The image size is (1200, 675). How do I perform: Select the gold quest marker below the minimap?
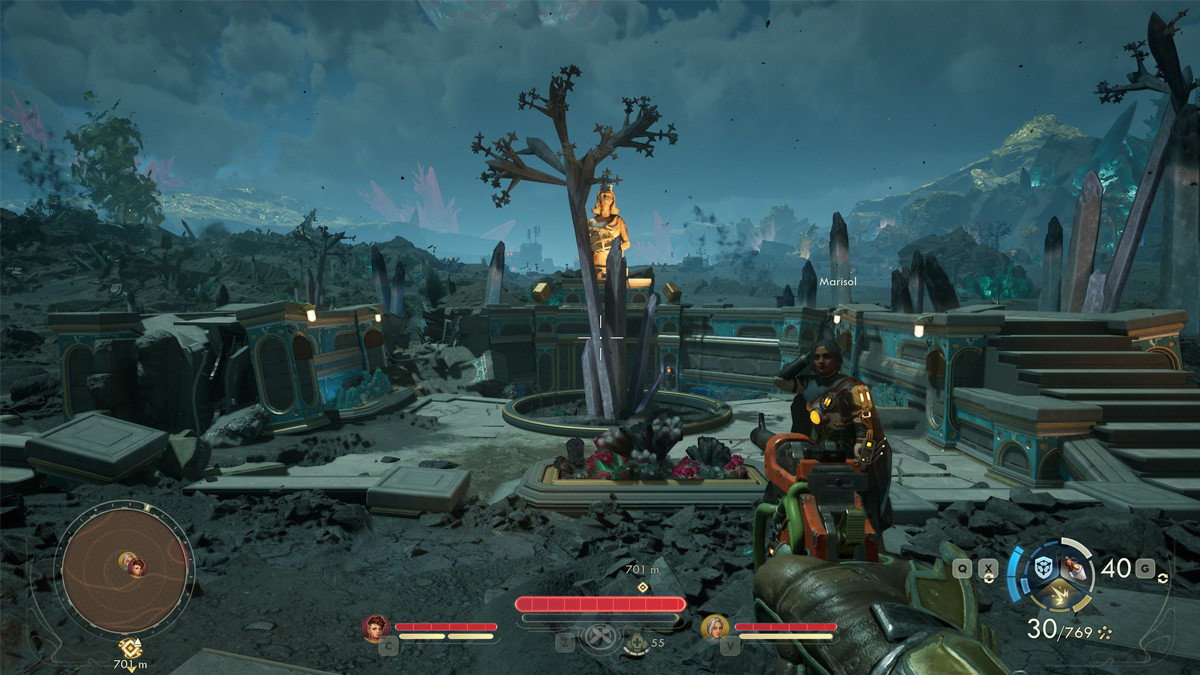pyautogui.click(x=130, y=647)
